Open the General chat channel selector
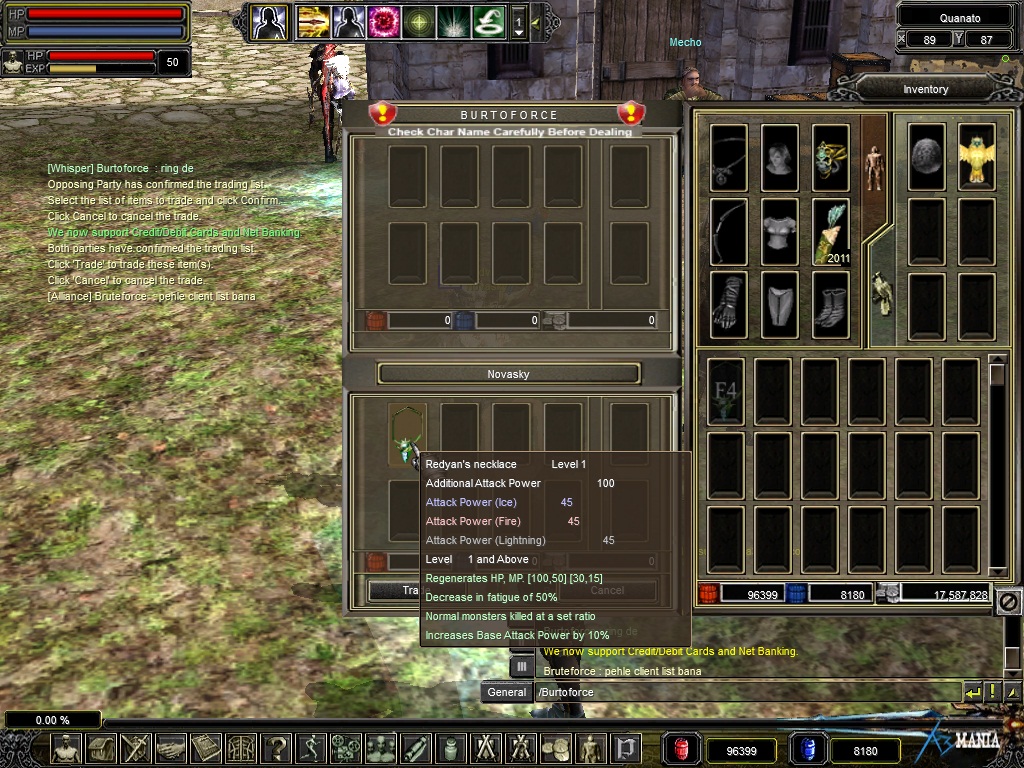The width and height of the screenshot is (1024, 768). tap(507, 692)
